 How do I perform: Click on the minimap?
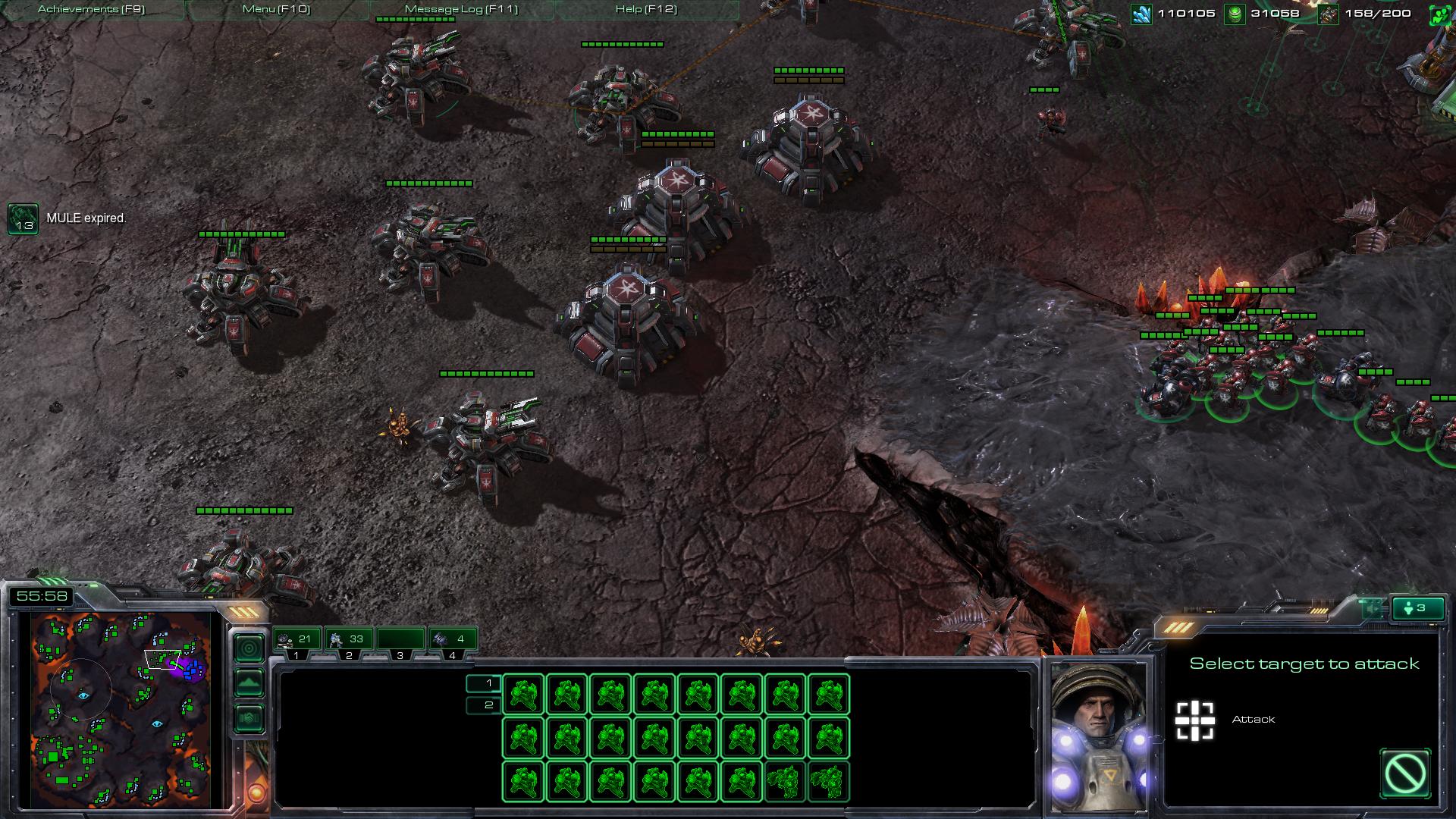pos(121,709)
